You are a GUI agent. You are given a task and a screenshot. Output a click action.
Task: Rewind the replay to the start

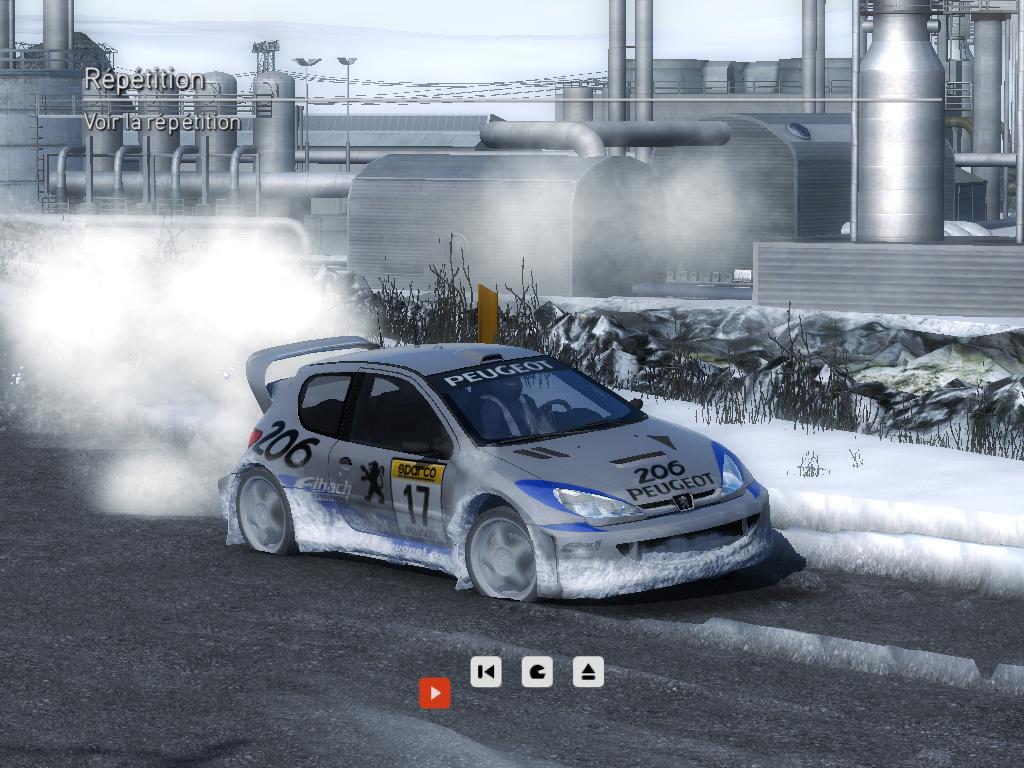pos(486,671)
